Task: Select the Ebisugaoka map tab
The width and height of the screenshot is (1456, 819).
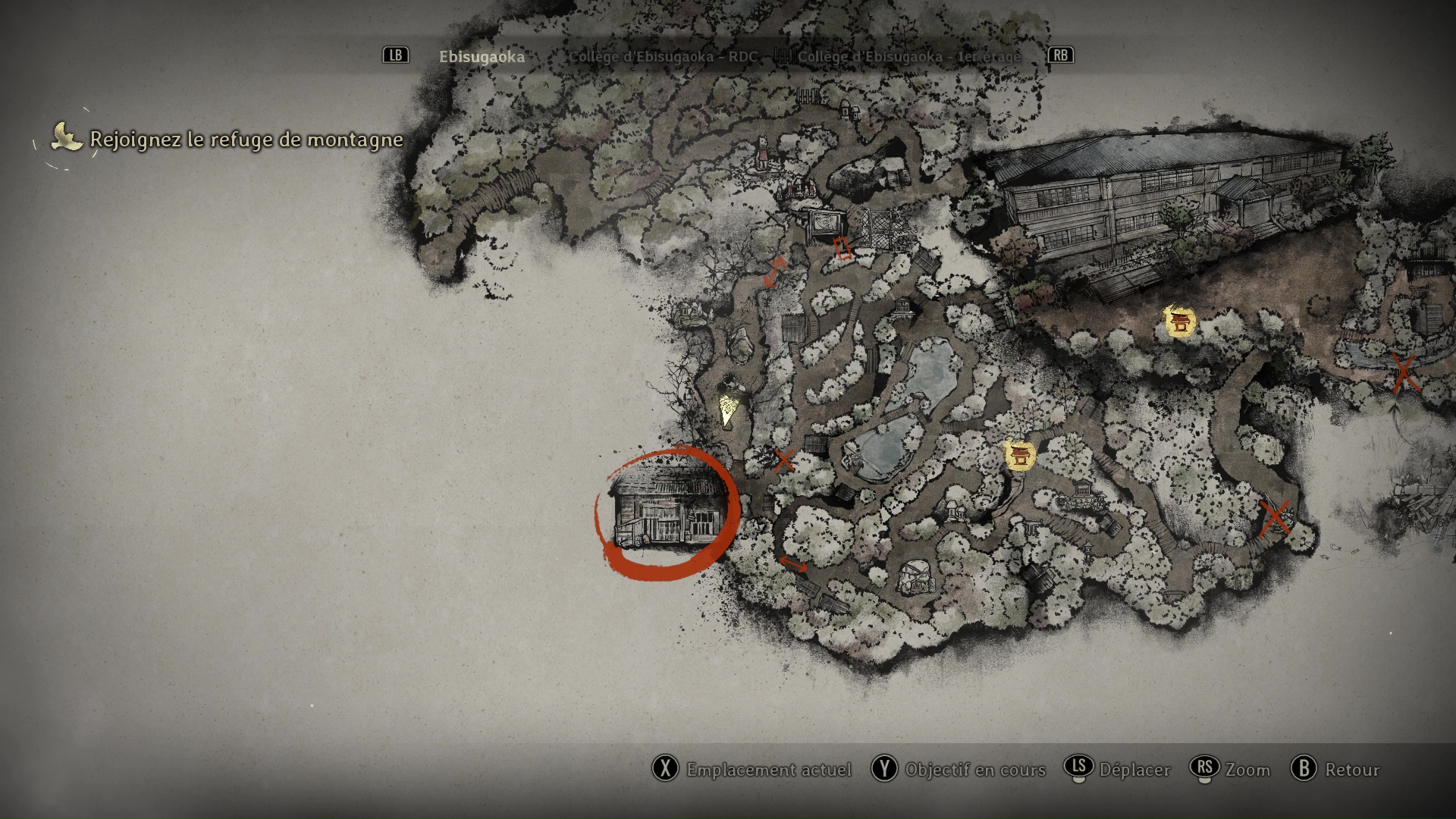Action: click(x=481, y=55)
